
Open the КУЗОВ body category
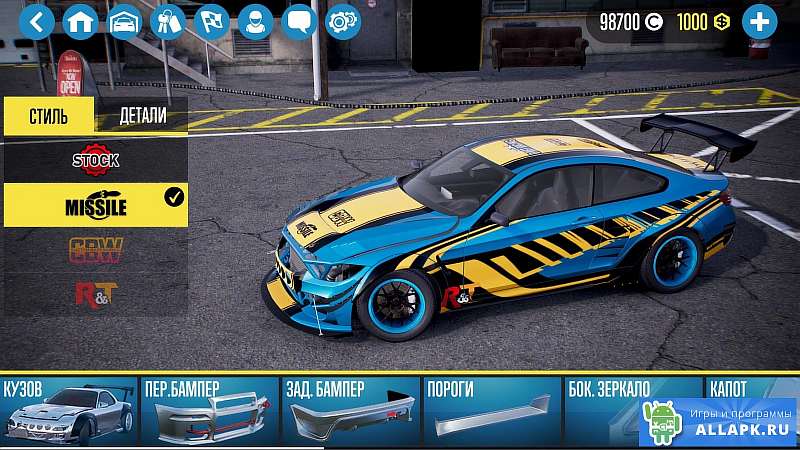point(69,411)
